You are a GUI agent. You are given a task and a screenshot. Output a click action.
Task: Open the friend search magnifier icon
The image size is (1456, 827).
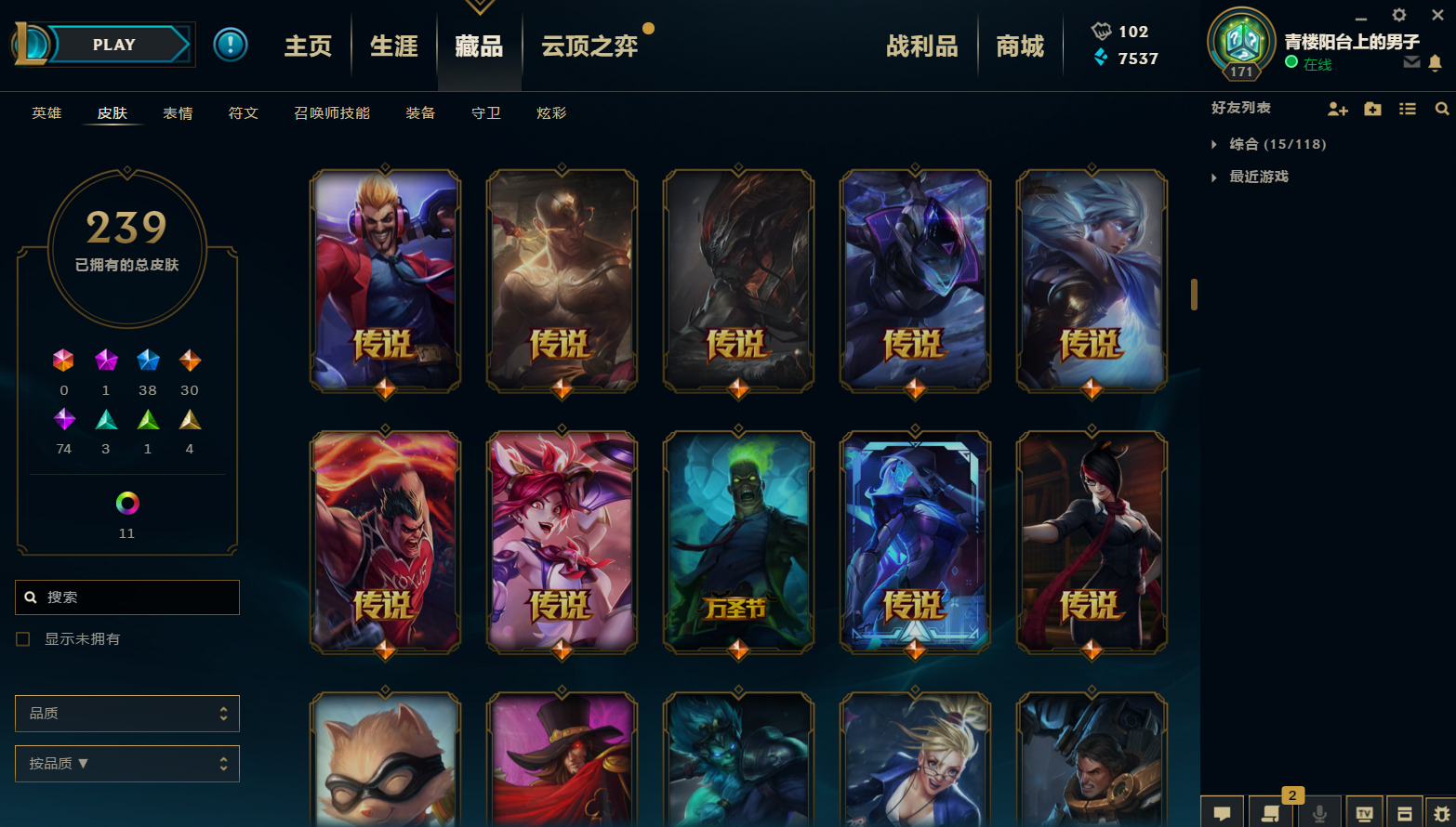pos(1441,109)
